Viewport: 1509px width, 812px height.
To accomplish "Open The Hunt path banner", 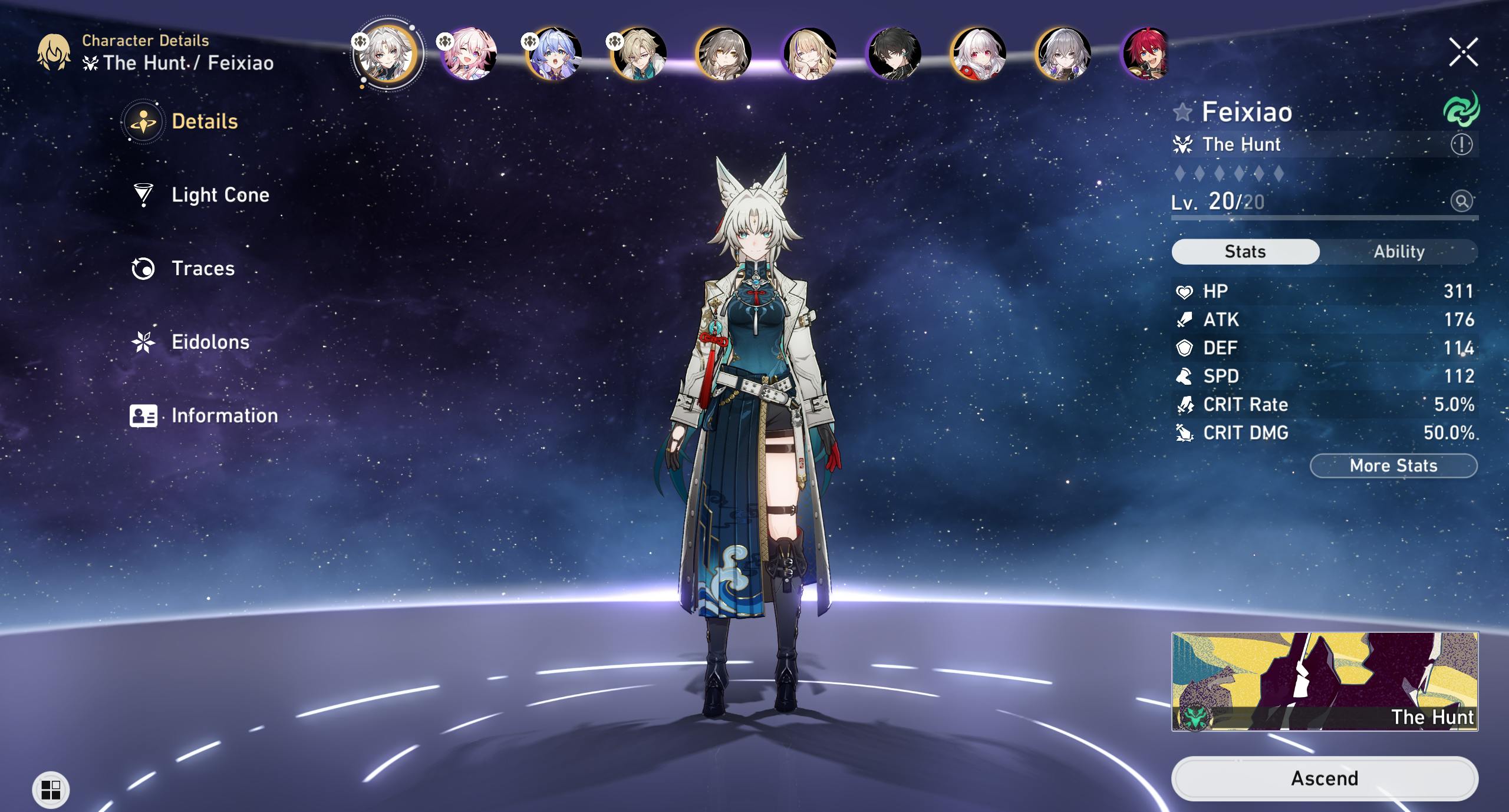I will click(1324, 681).
